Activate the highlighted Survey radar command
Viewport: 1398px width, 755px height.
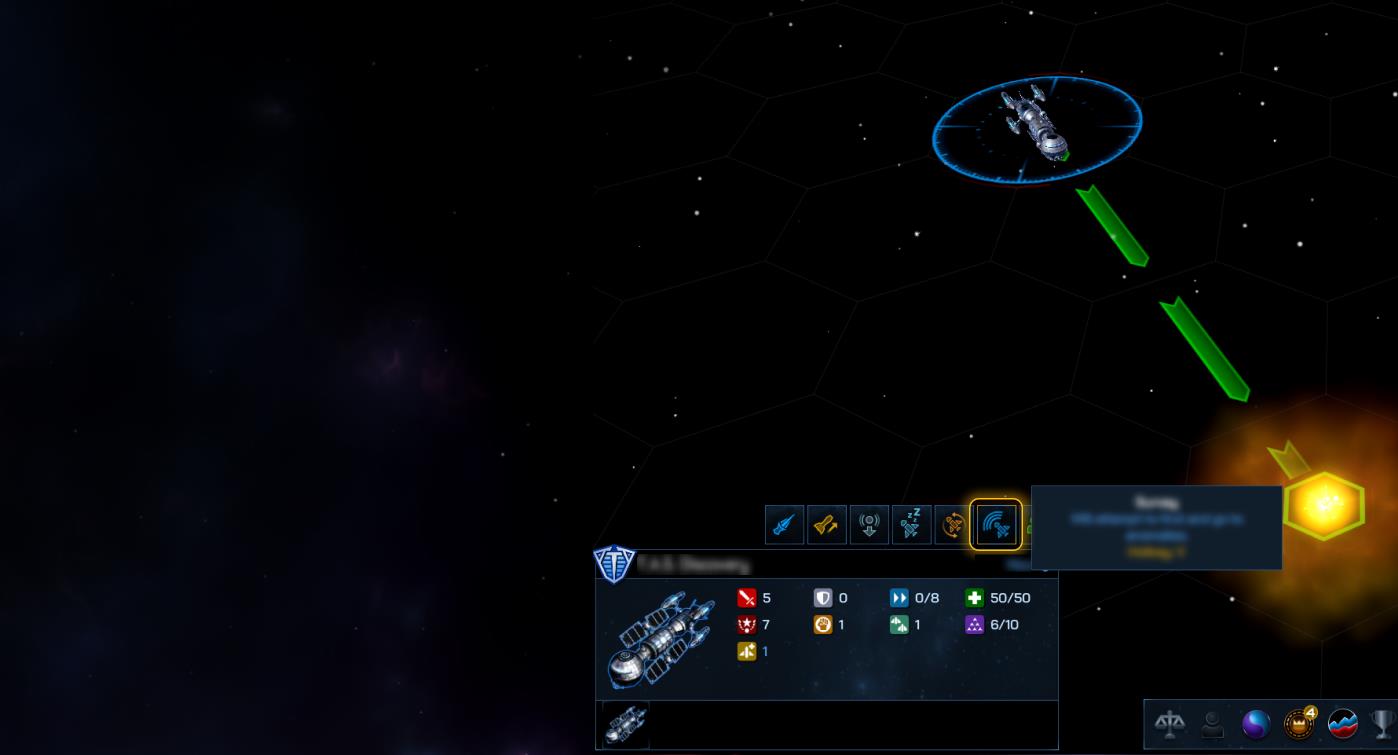tap(996, 525)
